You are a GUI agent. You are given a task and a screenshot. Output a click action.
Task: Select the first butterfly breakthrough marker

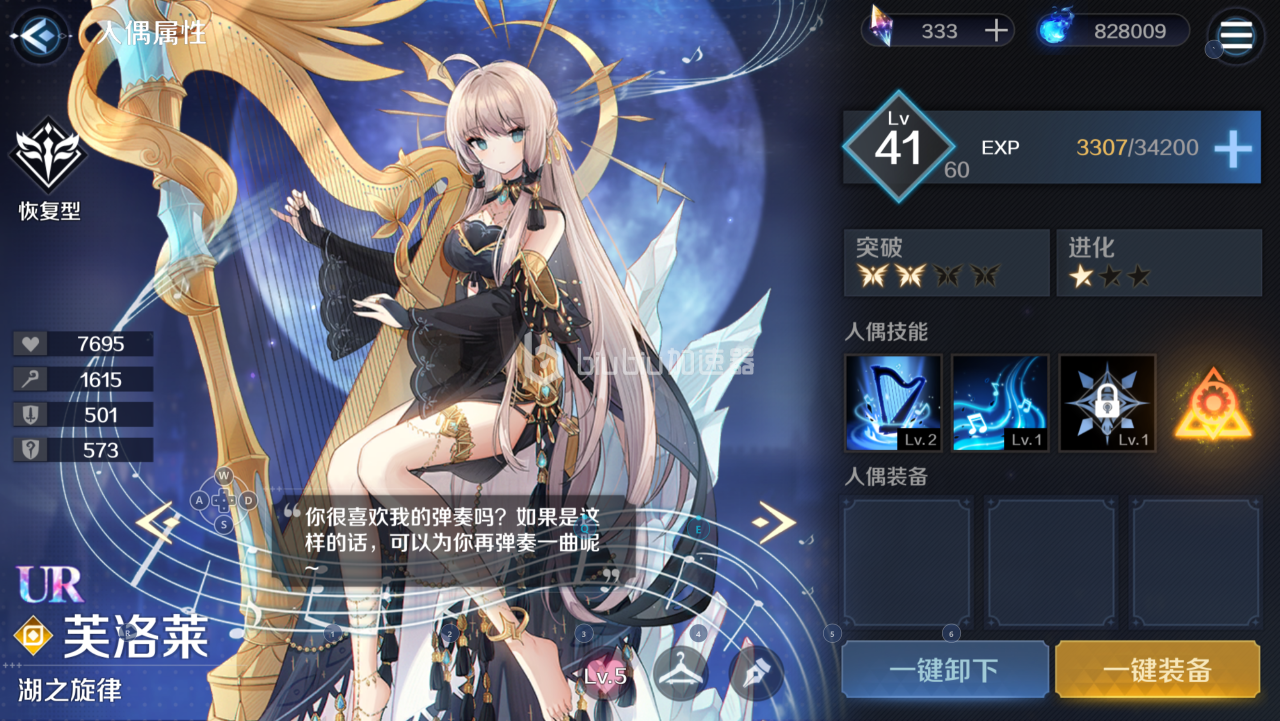pyautogui.click(x=874, y=275)
